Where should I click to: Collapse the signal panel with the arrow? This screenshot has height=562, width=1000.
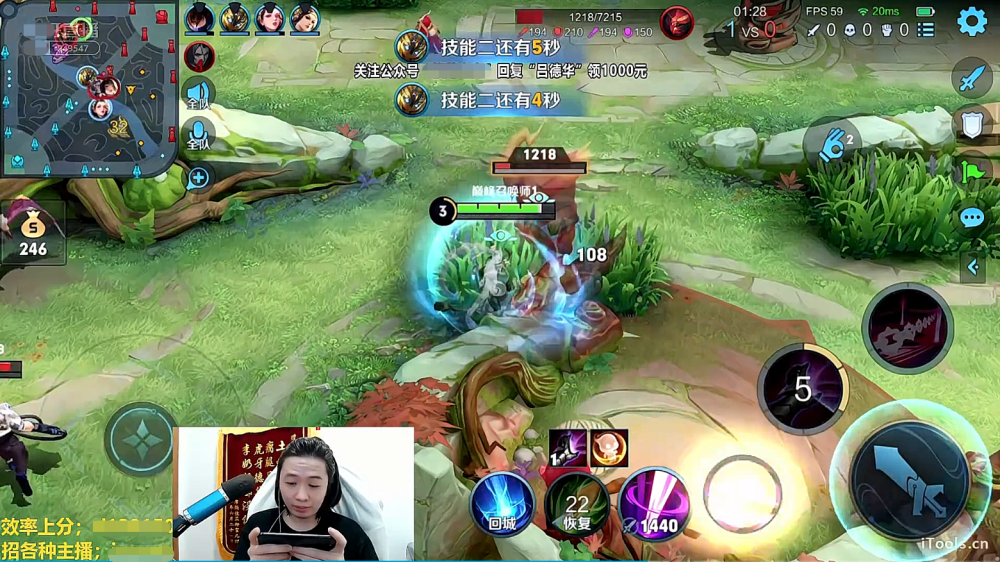(972, 266)
